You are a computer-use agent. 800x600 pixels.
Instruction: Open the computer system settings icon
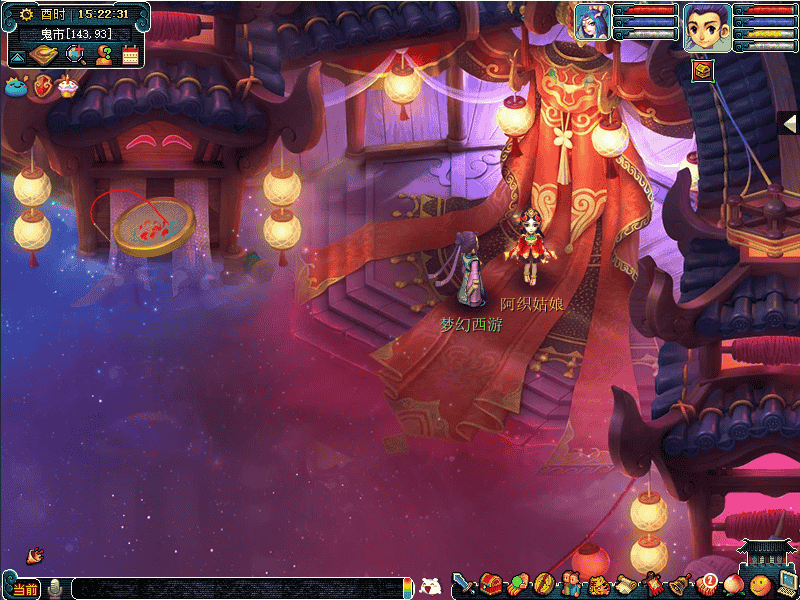(x=787, y=582)
